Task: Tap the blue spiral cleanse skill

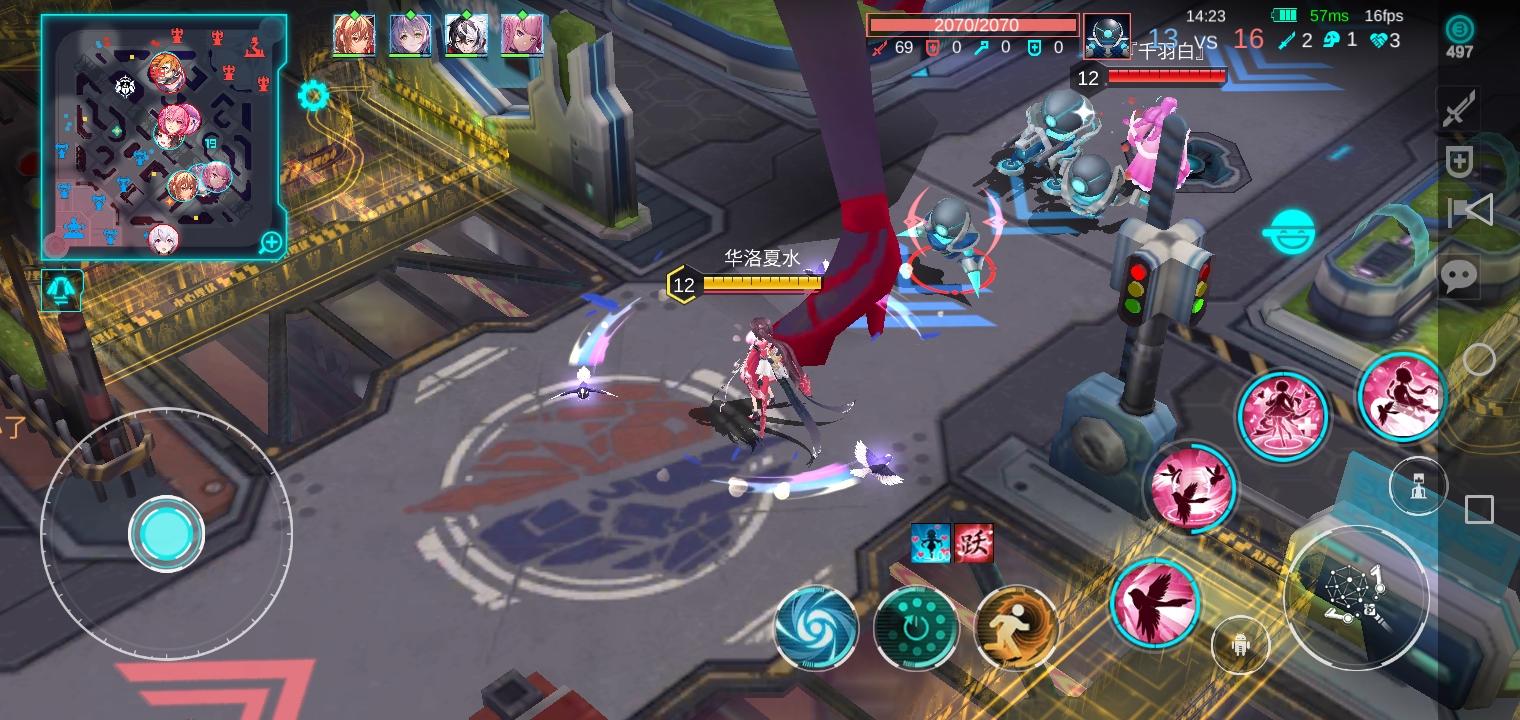Action: (x=816, y=631)
